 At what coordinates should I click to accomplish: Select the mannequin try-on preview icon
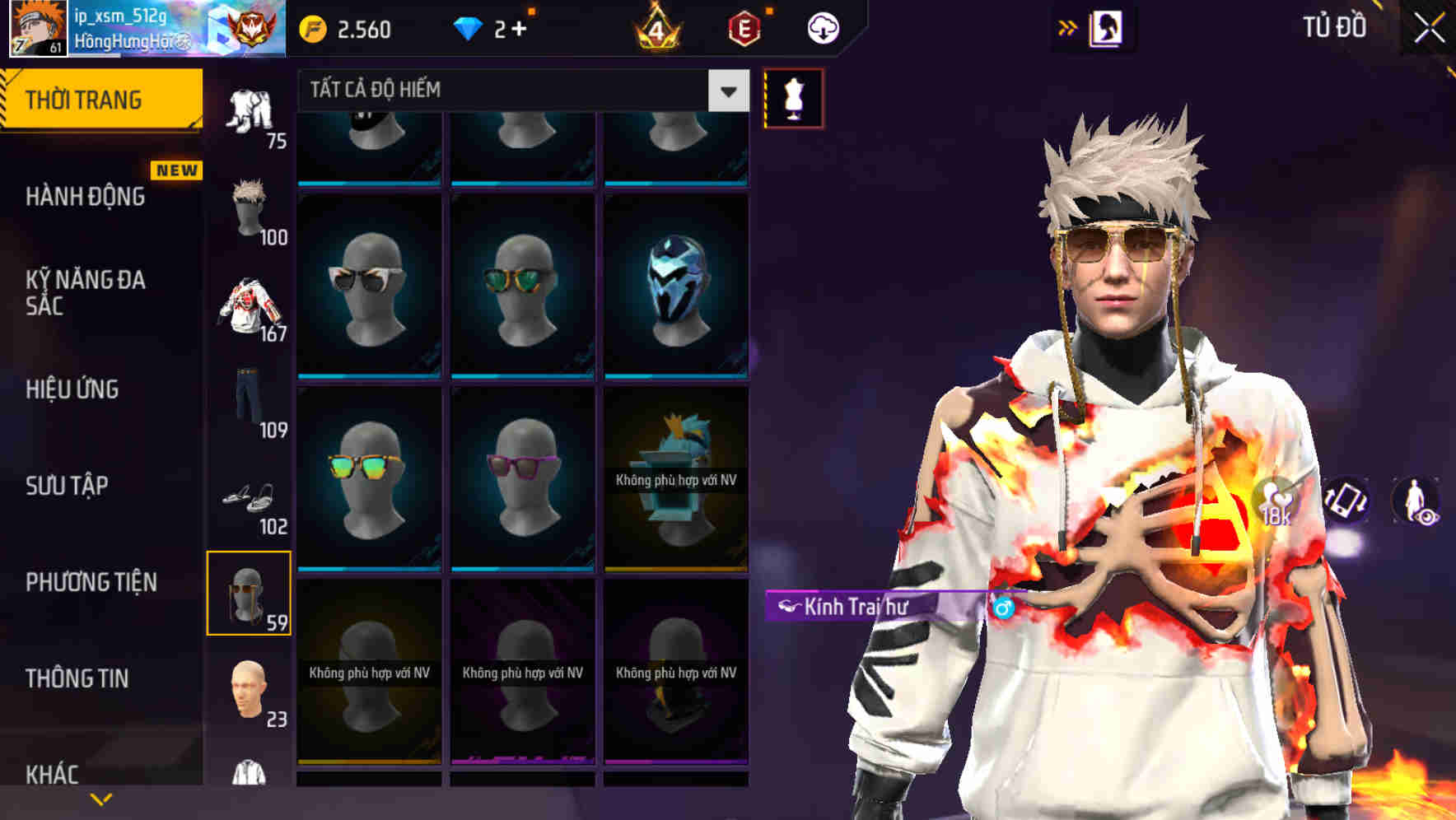click(791, 98)
